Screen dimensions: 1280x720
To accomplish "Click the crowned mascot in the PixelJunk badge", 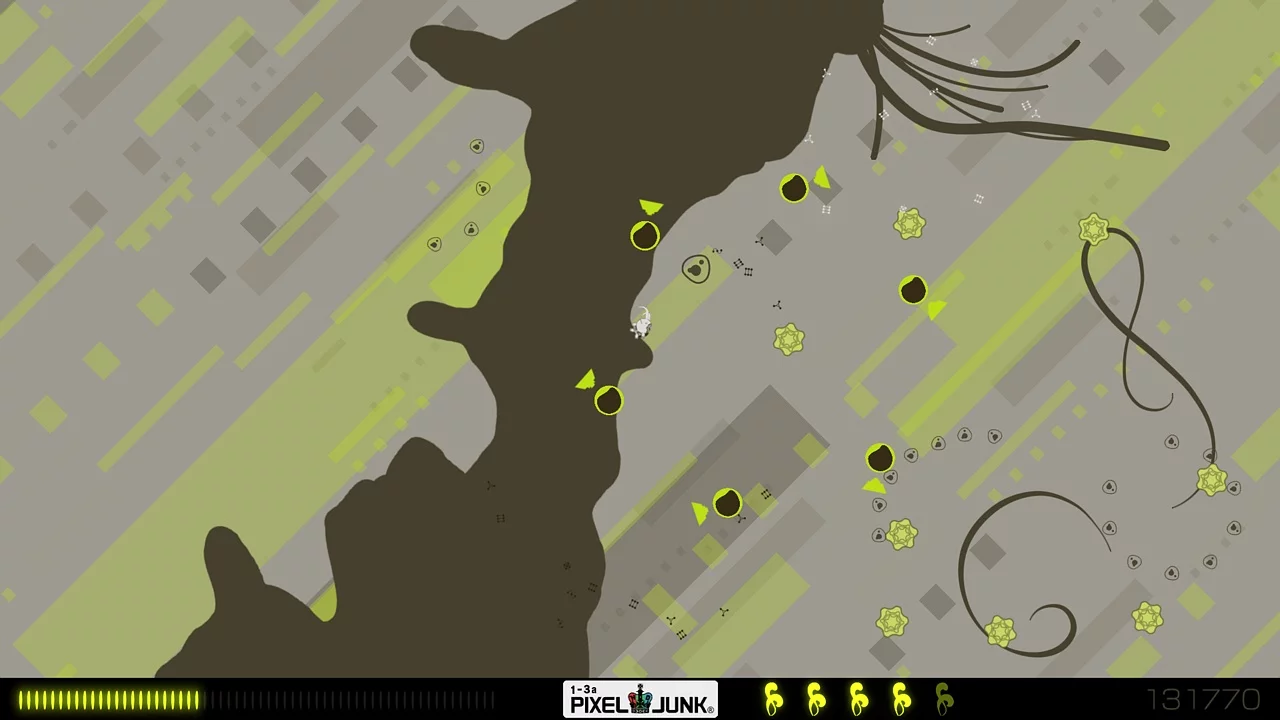I will click(x=639, y=700).
